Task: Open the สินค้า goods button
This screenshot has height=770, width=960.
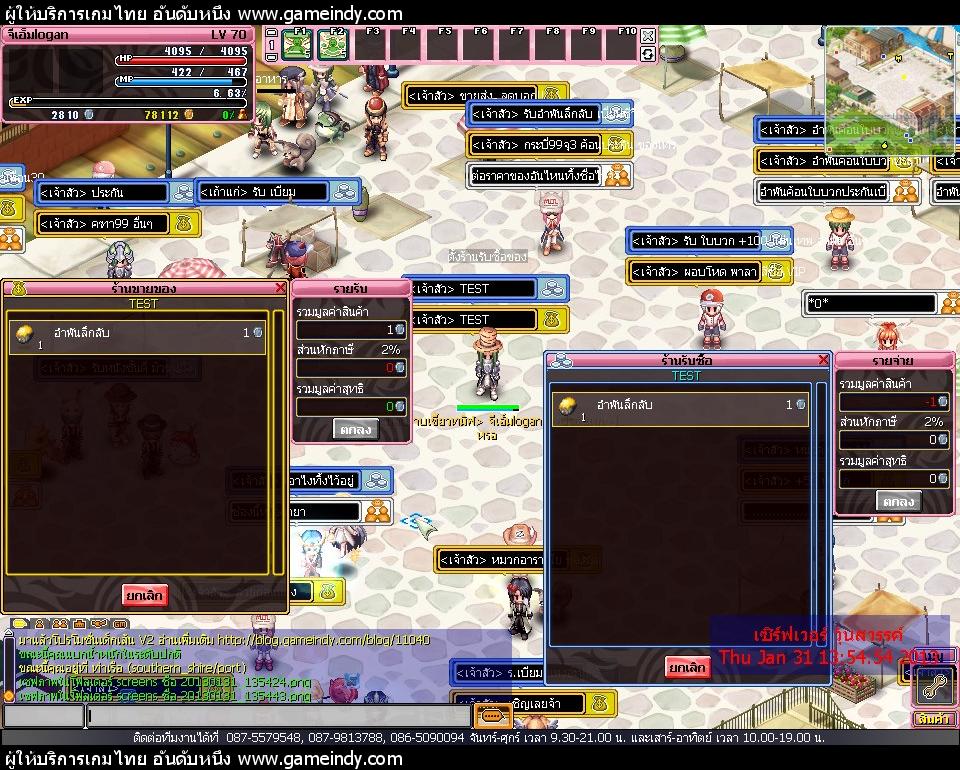Action: pos(932,719)
